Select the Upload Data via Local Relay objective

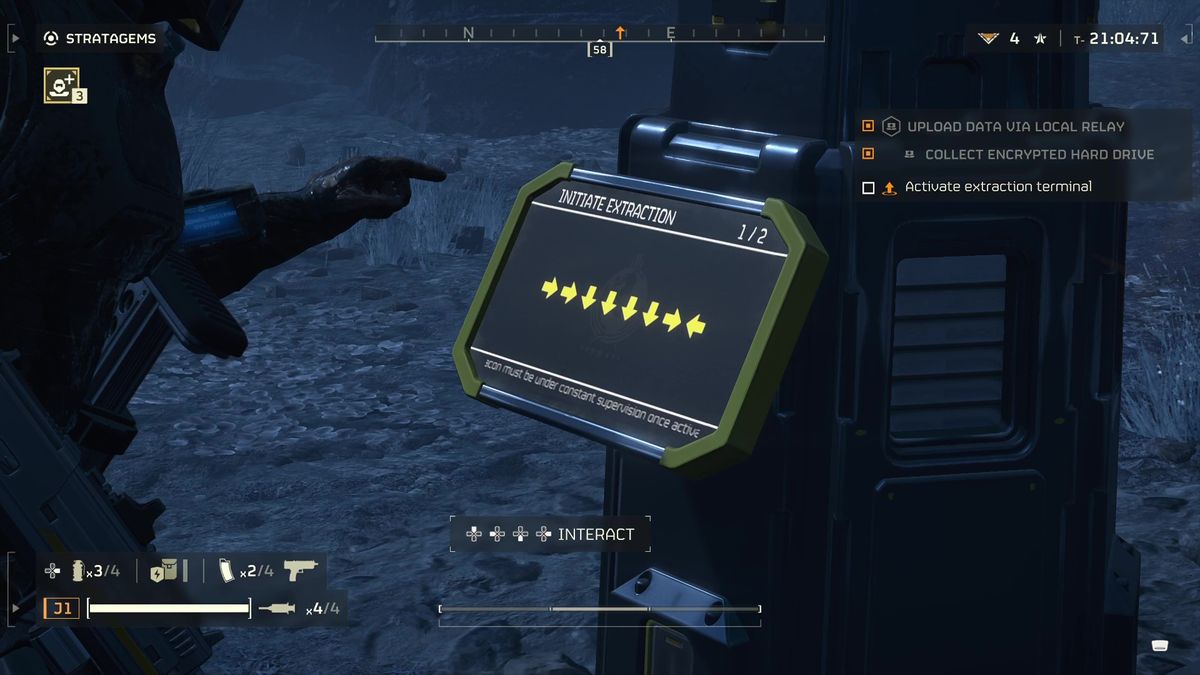[1014, 127]
